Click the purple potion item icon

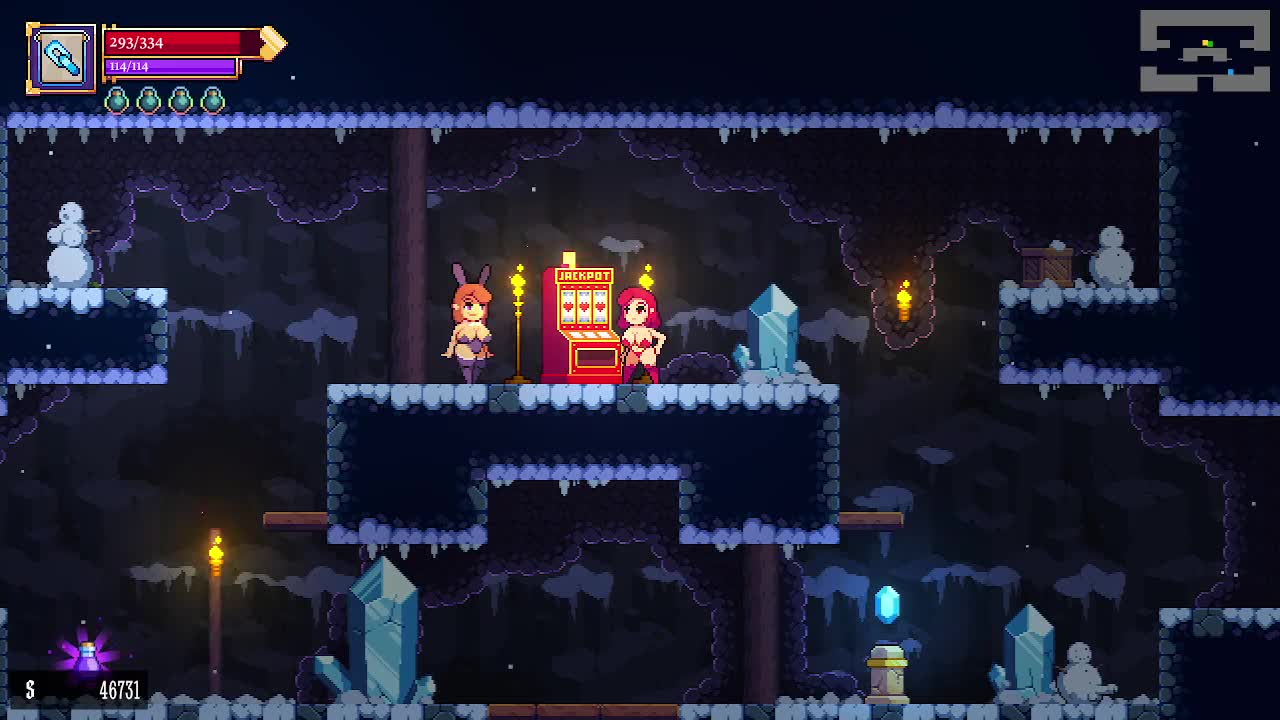(x=88, y=654)
